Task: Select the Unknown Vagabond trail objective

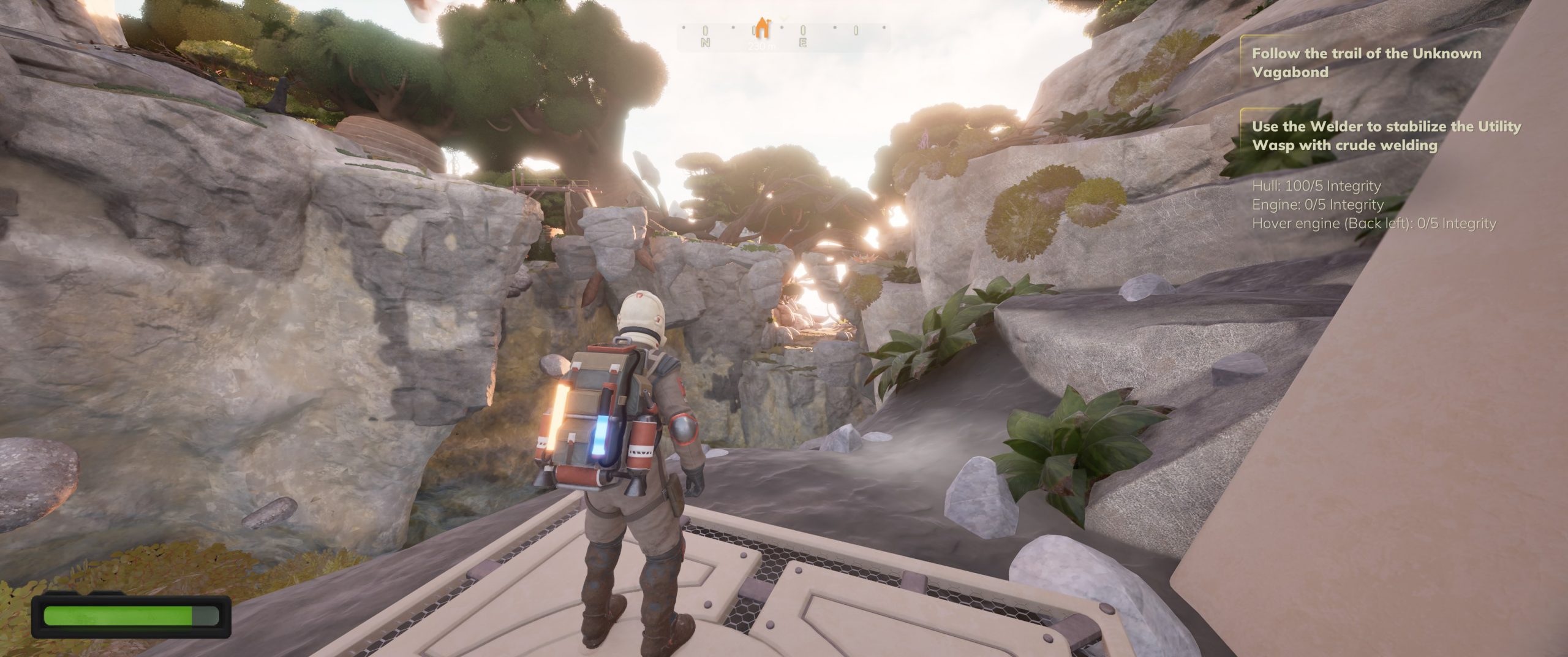Action: point(1365,63)
